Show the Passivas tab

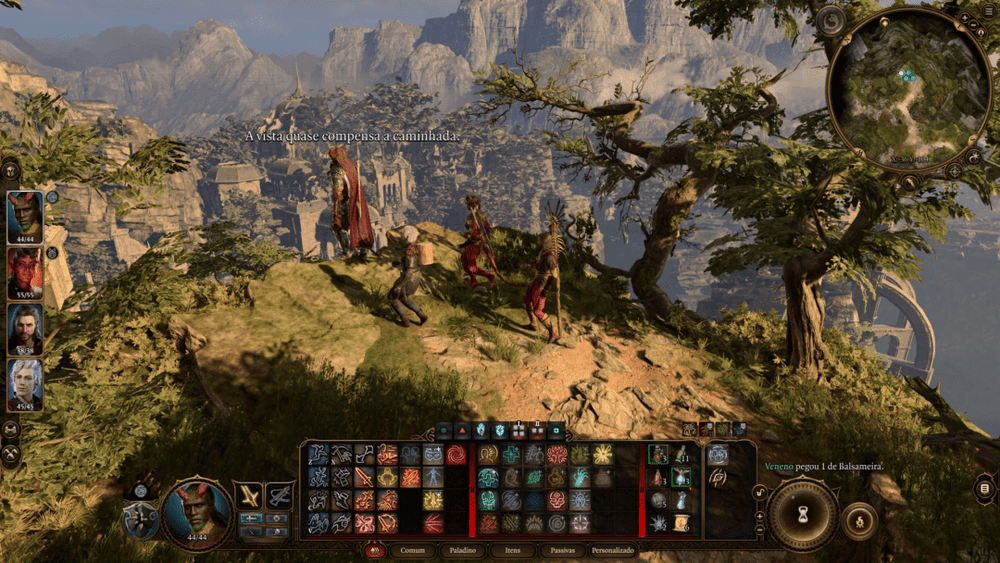tap(563, 550)
